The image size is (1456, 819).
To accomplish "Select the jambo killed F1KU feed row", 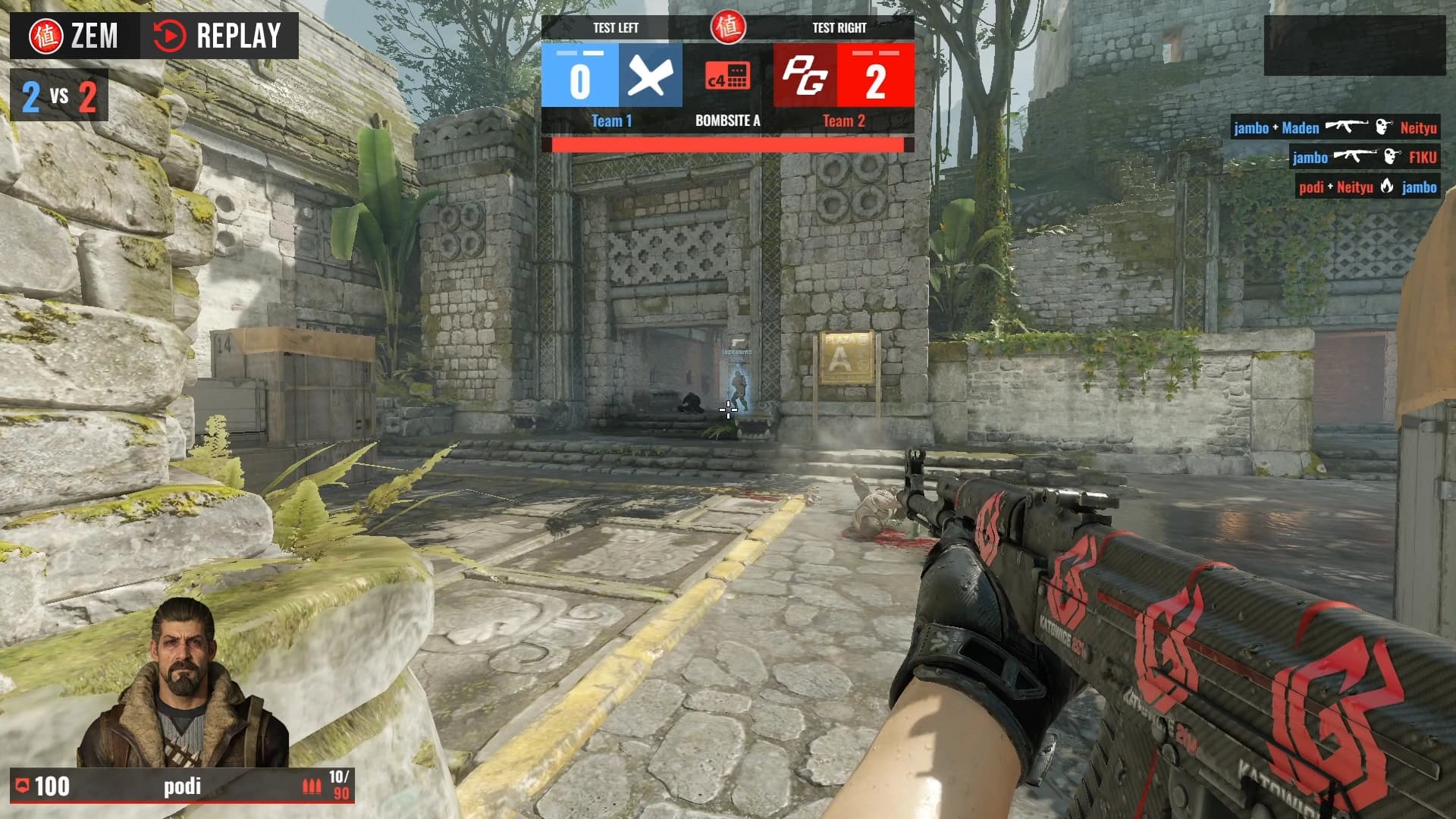I will tap(1364, 157).
